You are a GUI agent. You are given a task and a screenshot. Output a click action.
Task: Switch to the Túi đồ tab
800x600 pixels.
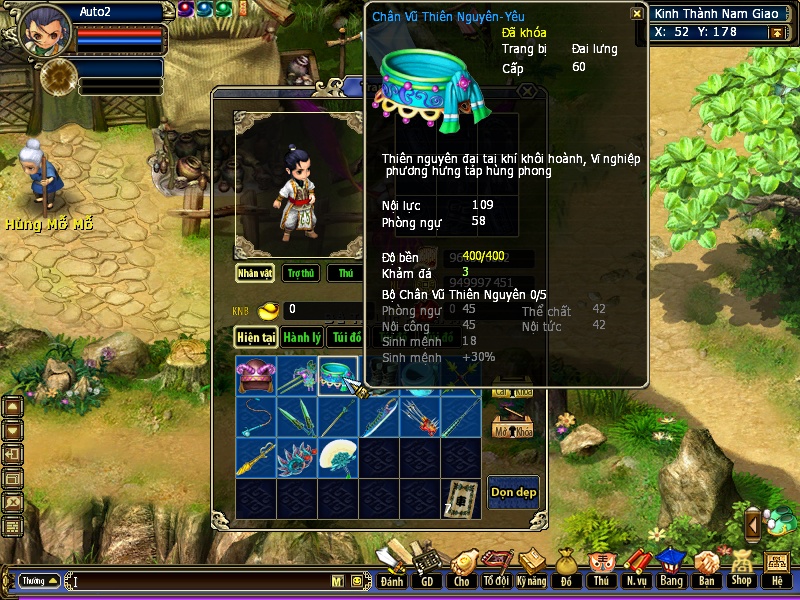(x=346, y=338)
